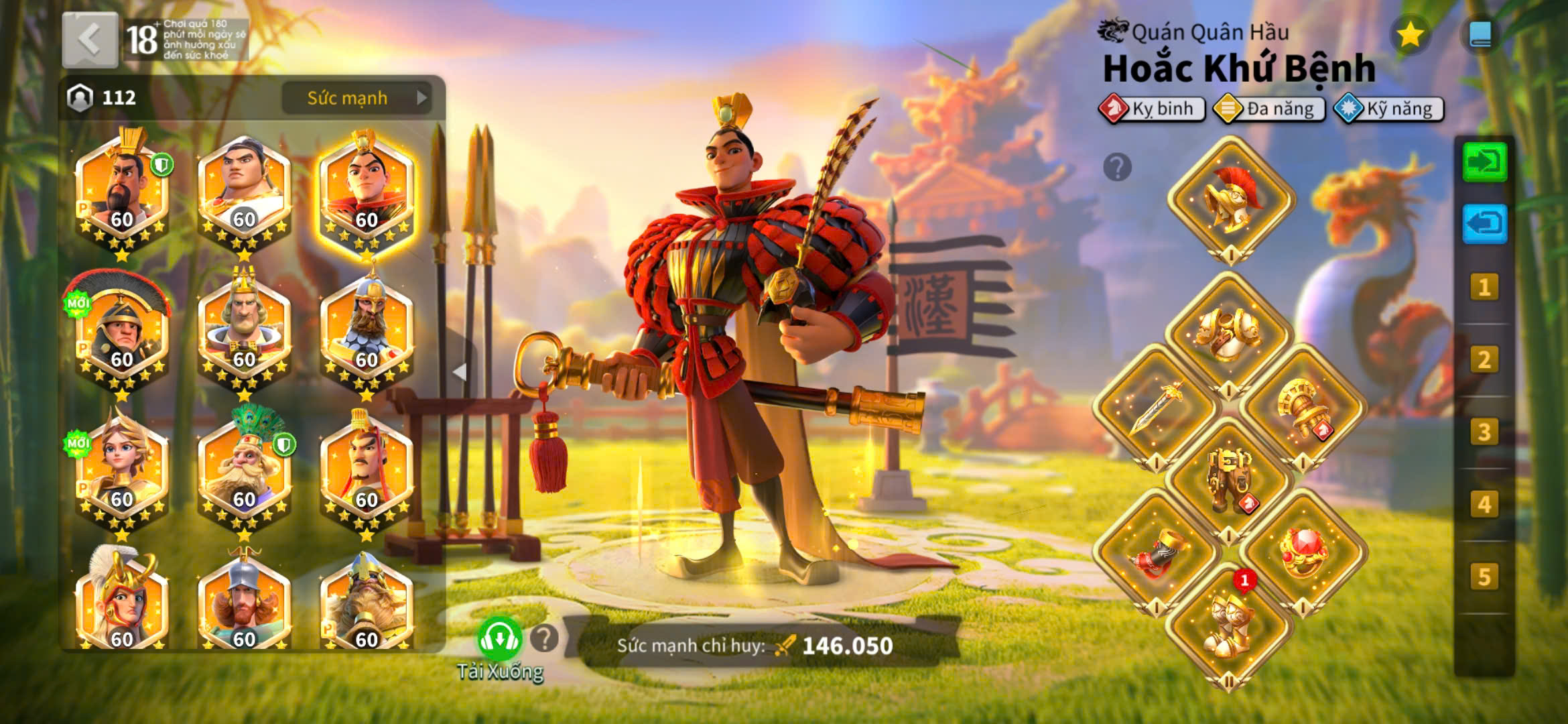Toggle the gold star favorite button
Viewport: 1568px width, 724px height.
(1410, 35)
